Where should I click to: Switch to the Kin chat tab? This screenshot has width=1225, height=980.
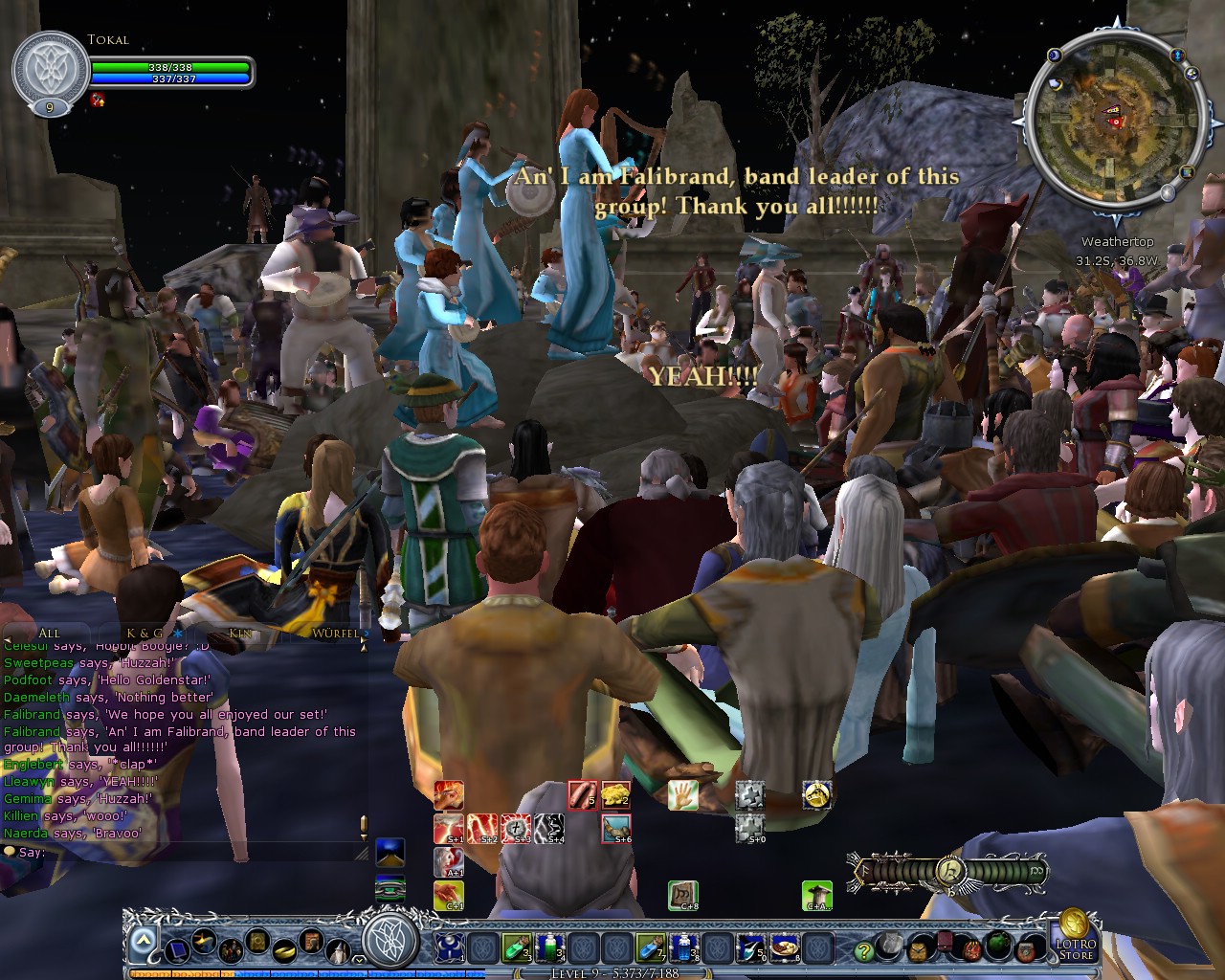pos(237,633)
